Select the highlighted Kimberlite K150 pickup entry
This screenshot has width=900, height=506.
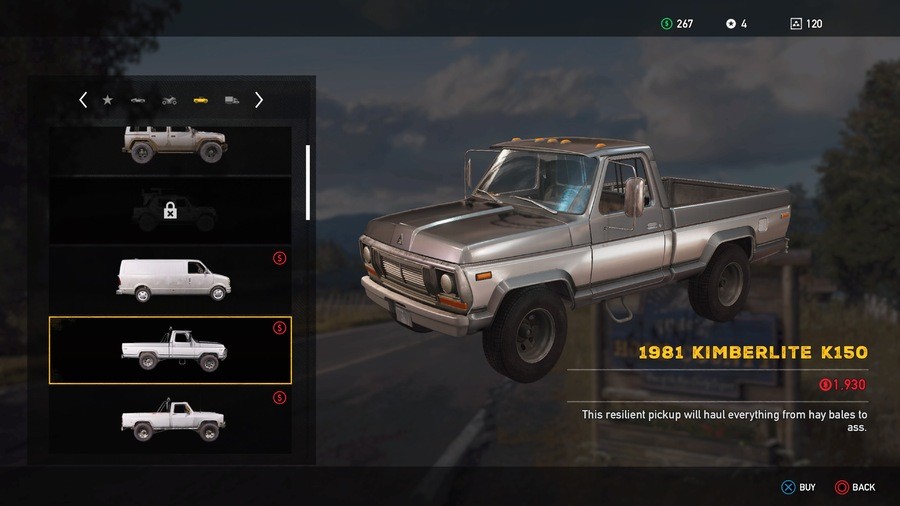[x=171, y=350]
